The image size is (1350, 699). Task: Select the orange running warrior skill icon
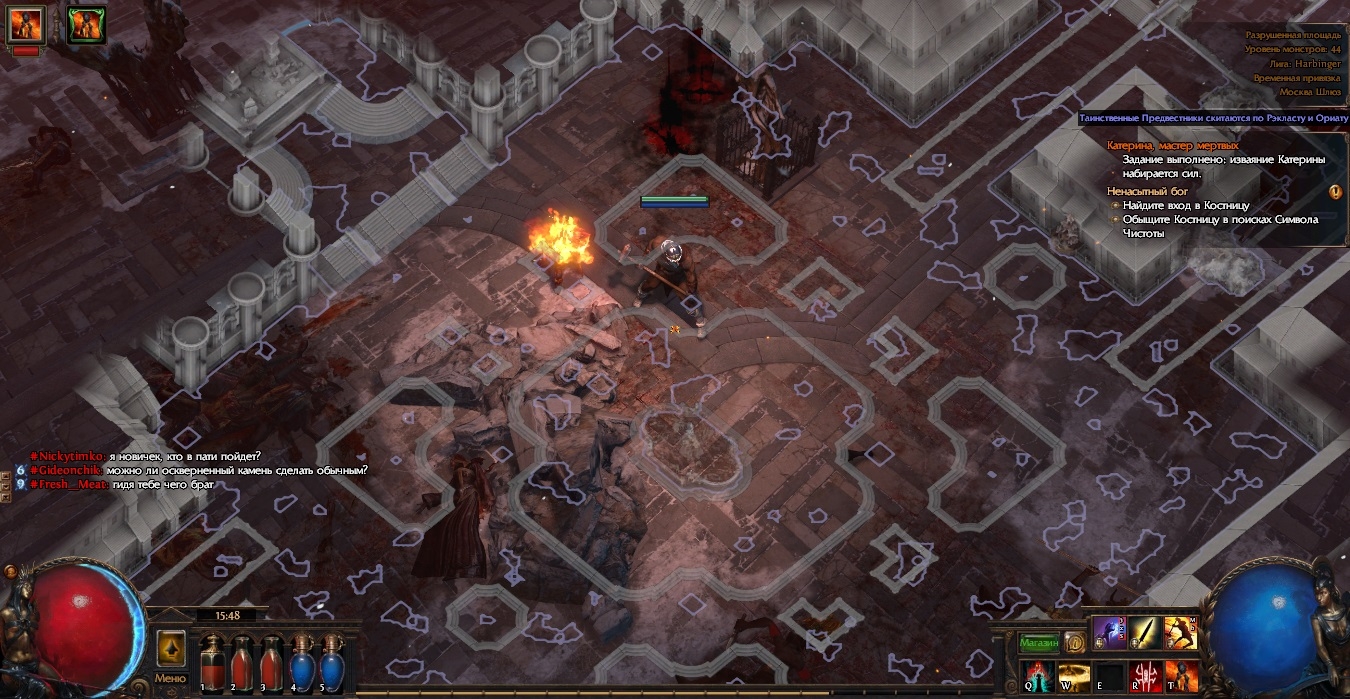[1181, 633]
